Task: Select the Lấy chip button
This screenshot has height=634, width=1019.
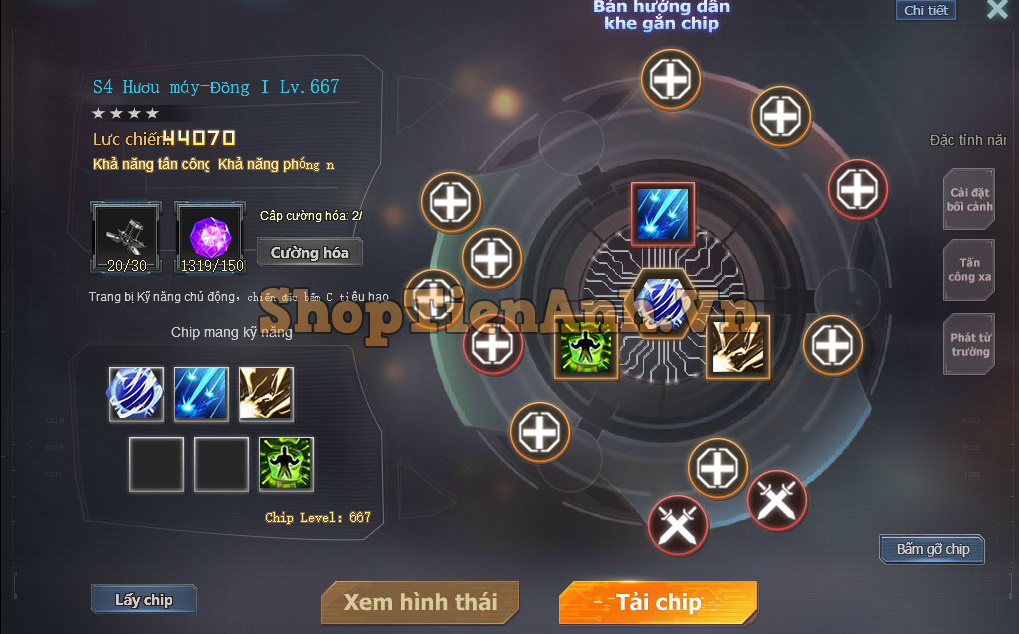Action: [x=143, y=600]
